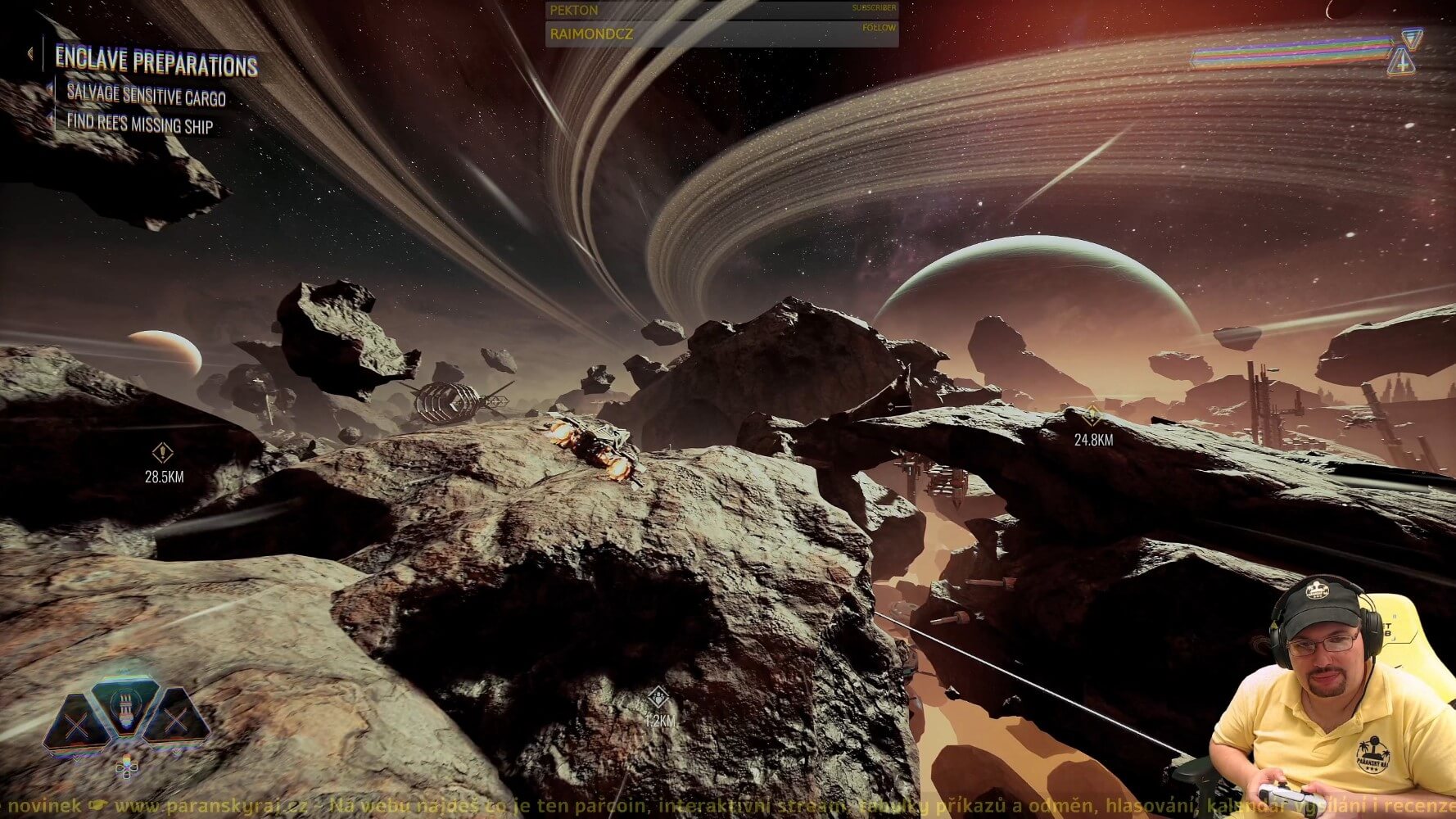This screenshot has width=1456, height=819.
Task: Click the PEKTON subscriber name in overlay
Action: click(574, 11)
